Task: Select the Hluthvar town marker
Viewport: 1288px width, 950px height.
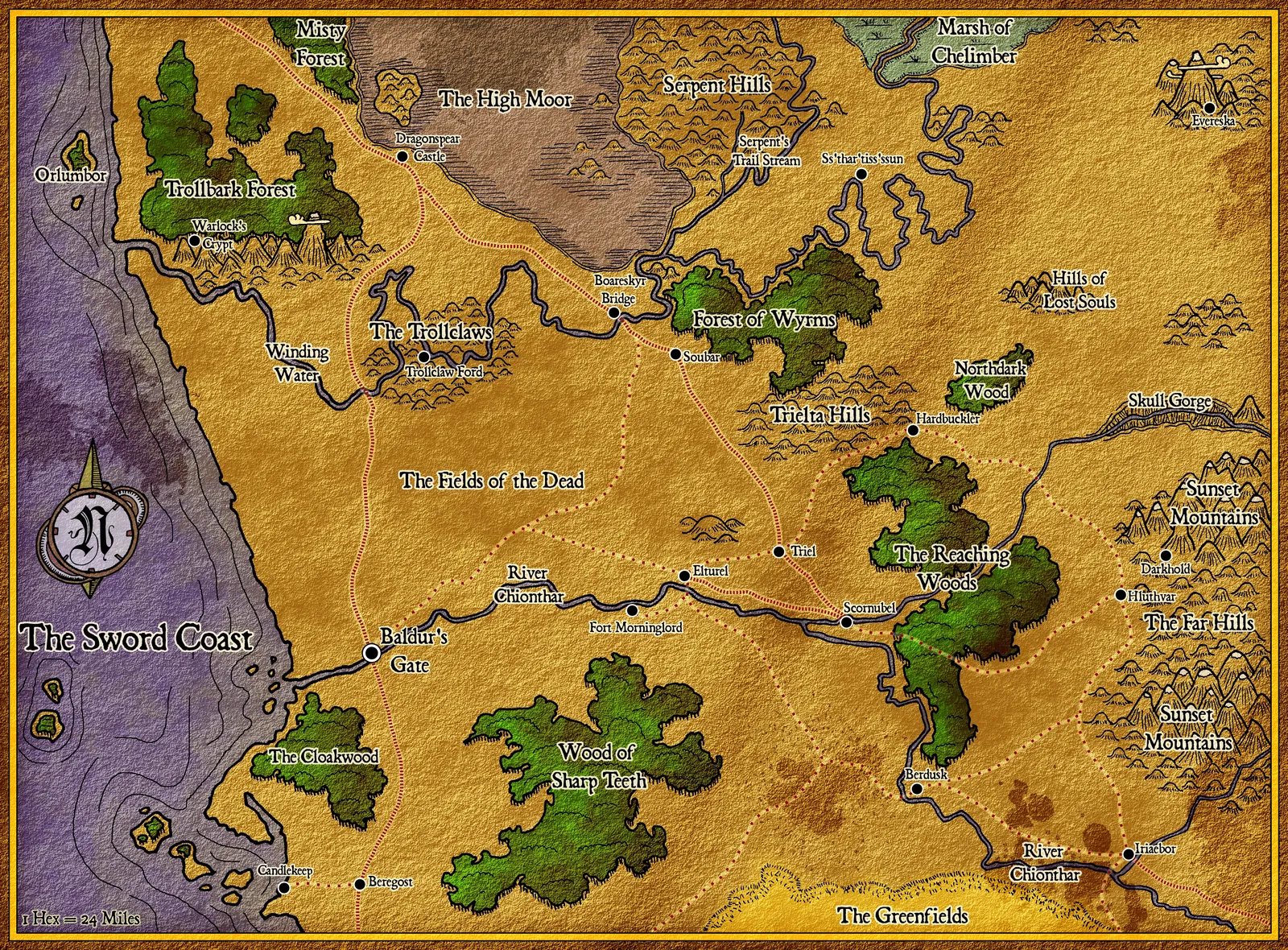Action: pos(1120,595)
